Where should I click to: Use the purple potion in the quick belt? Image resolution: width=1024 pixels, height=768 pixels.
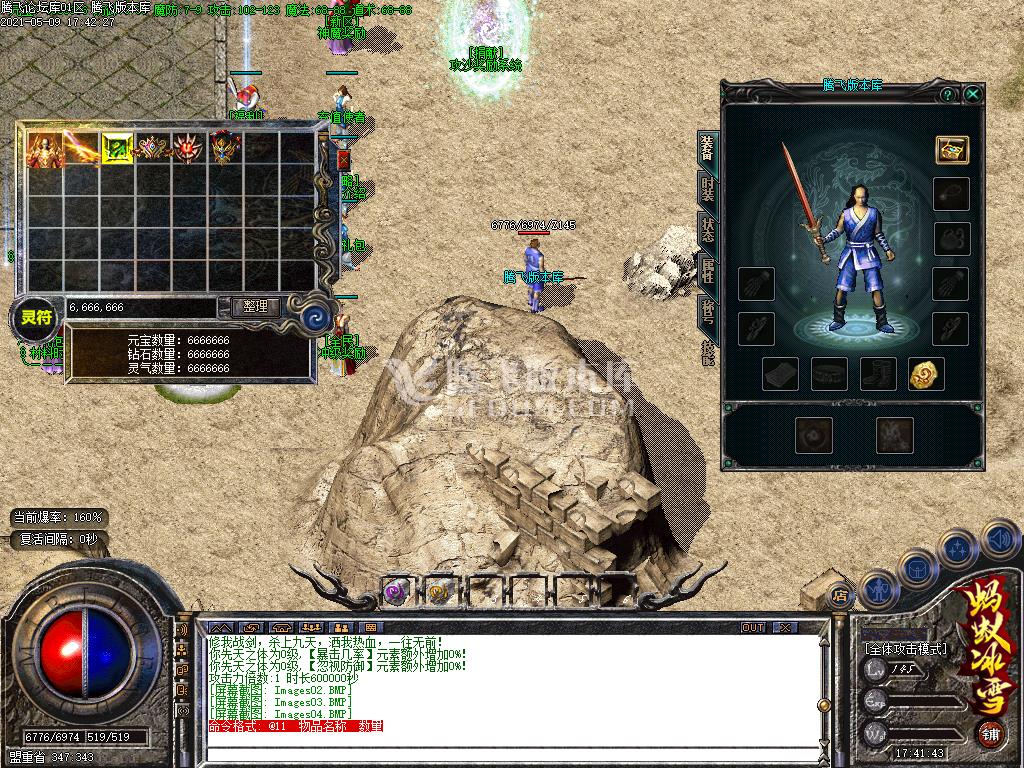tap(396, 591)
